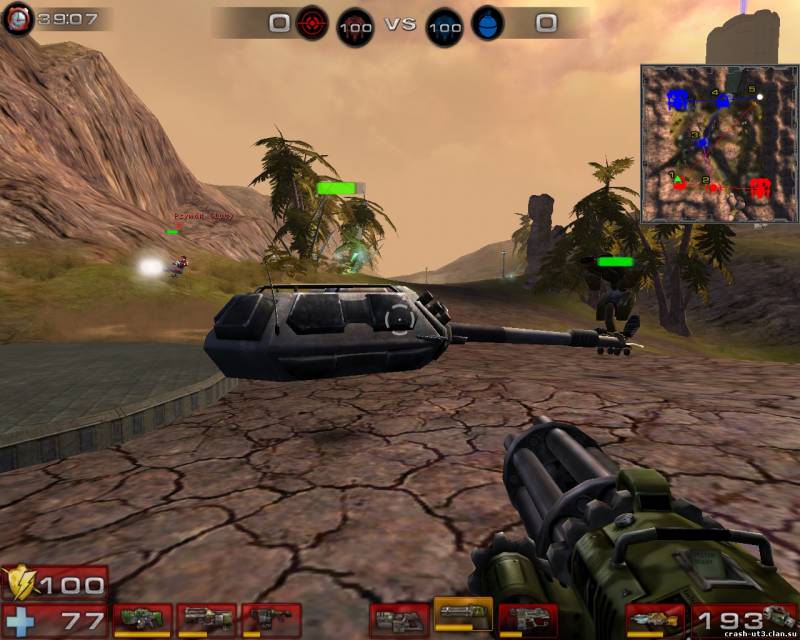Choose power node 3 on the minimap
The width and height of the screenshot is (800, 640).
click(701, 144)
